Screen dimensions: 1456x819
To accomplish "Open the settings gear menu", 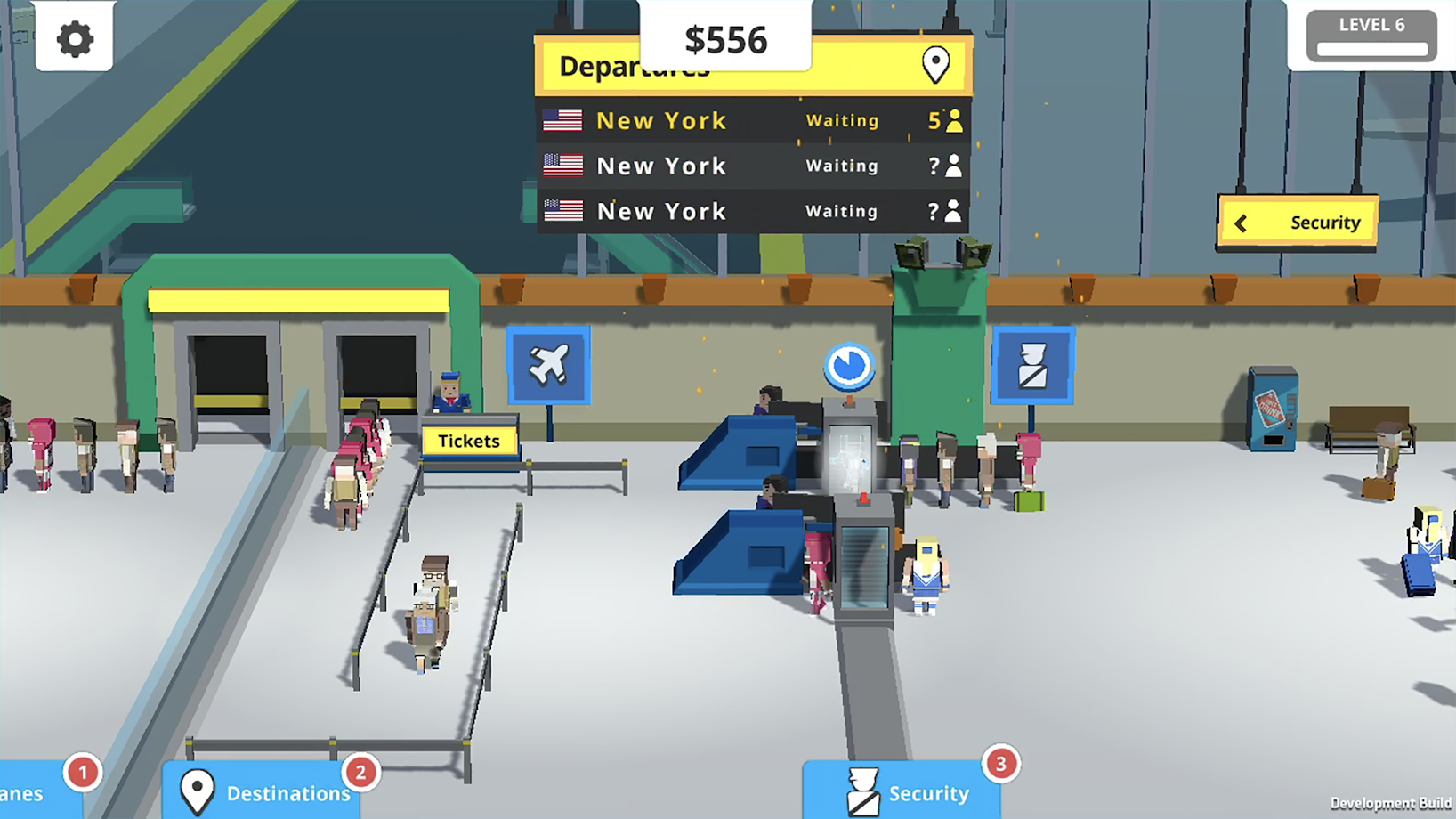I will [74, 36].
